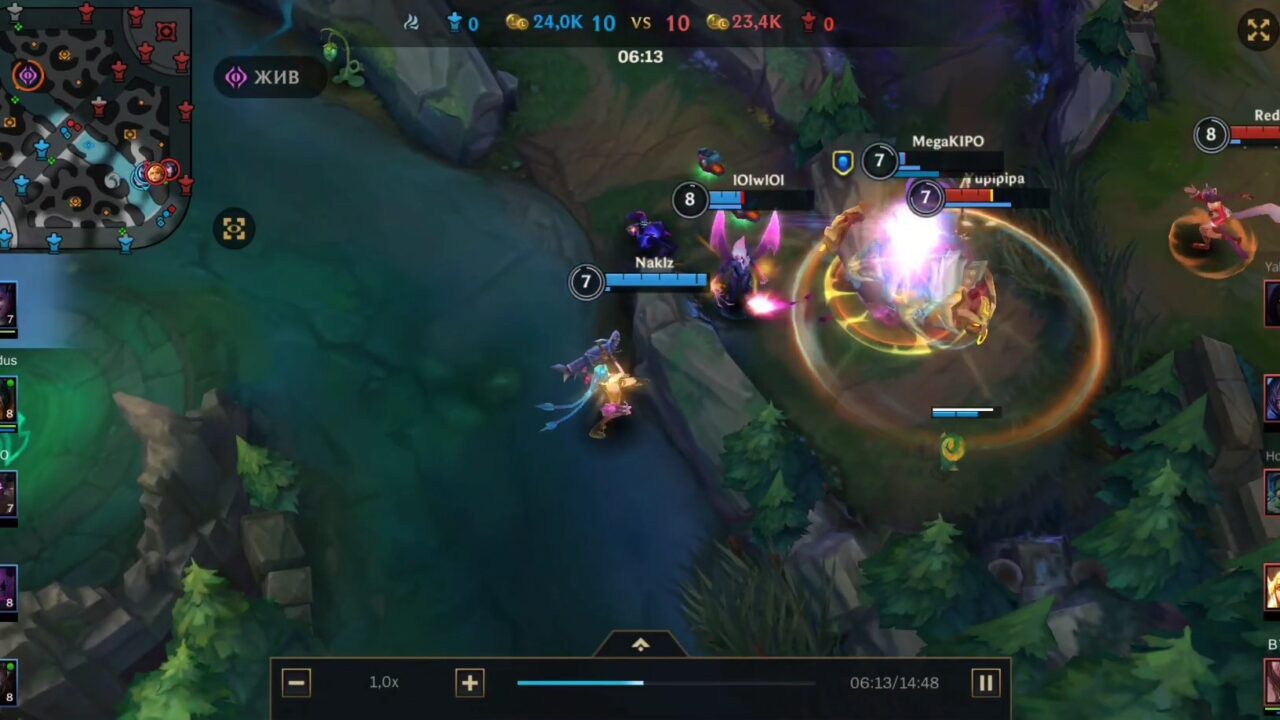Expand the hidden panel using the upward chevron
This screenshot has height=720, width=1280.
(640, 643)
